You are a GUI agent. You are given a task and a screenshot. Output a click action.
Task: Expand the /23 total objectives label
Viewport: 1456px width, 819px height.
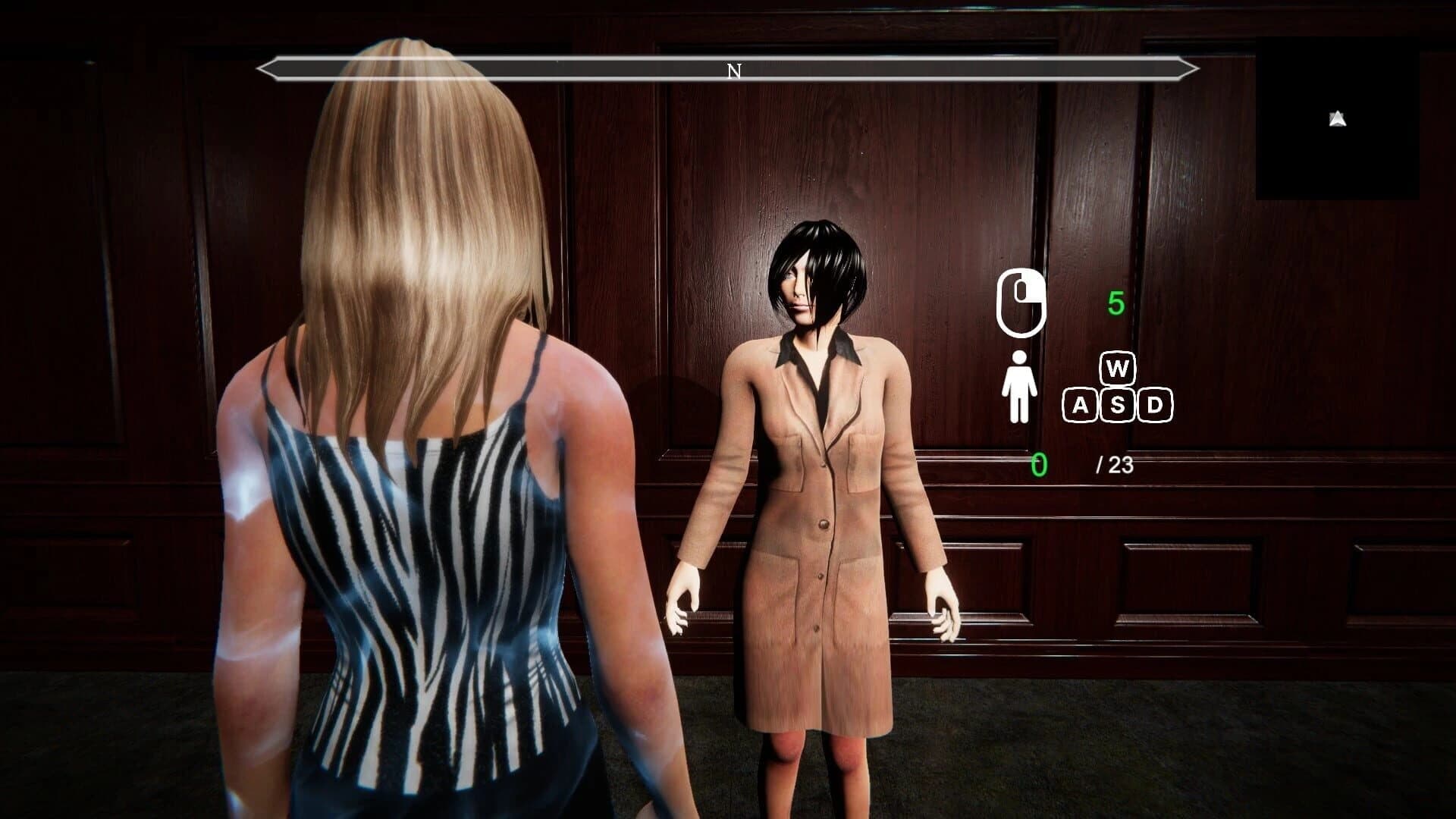pyautogui.click(x=1115, y=464)
